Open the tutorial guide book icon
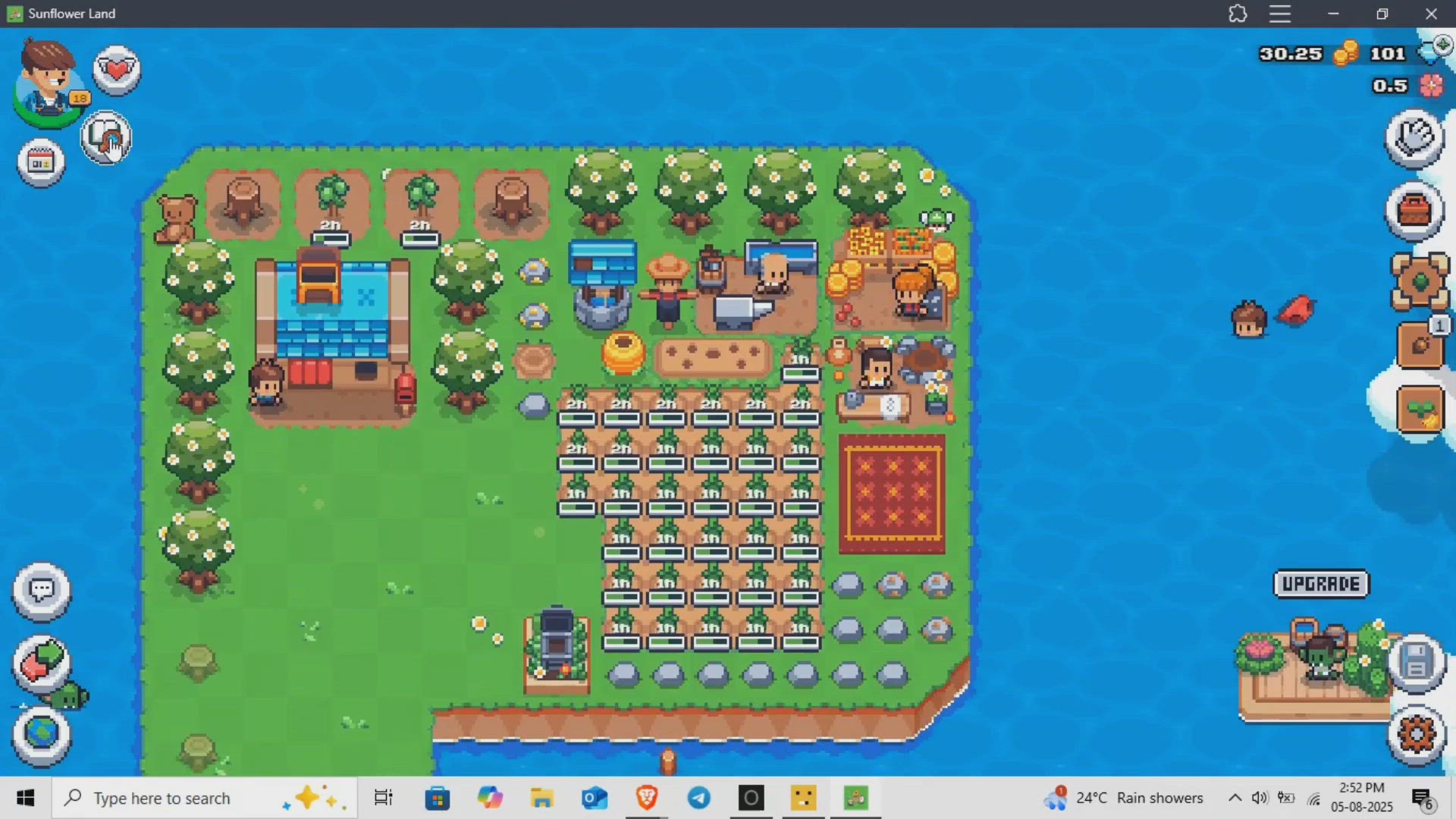The image size is (1456, 819). coord(106,138)
